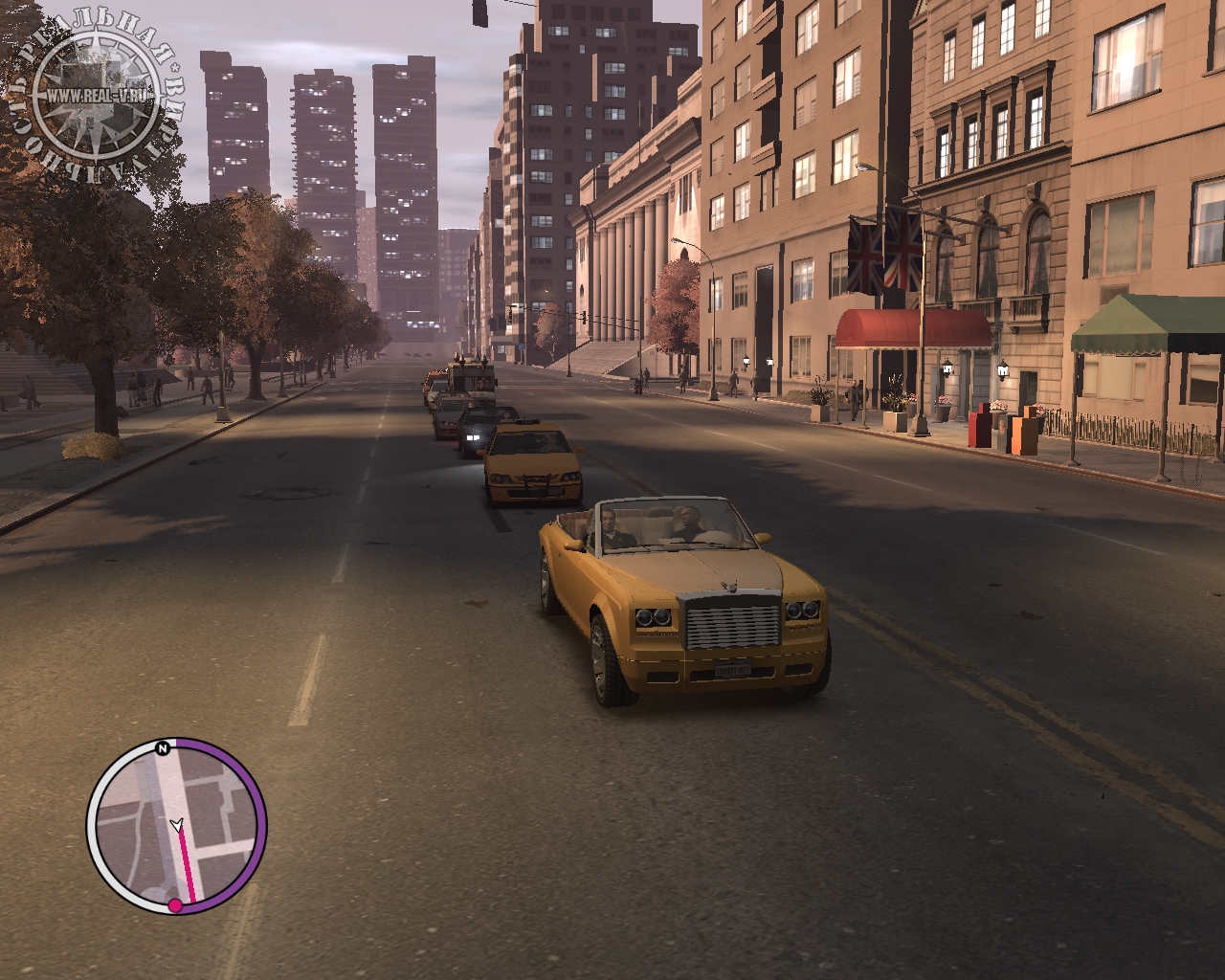Click the pink destination blip on the radar

click(x=175, y=904)
